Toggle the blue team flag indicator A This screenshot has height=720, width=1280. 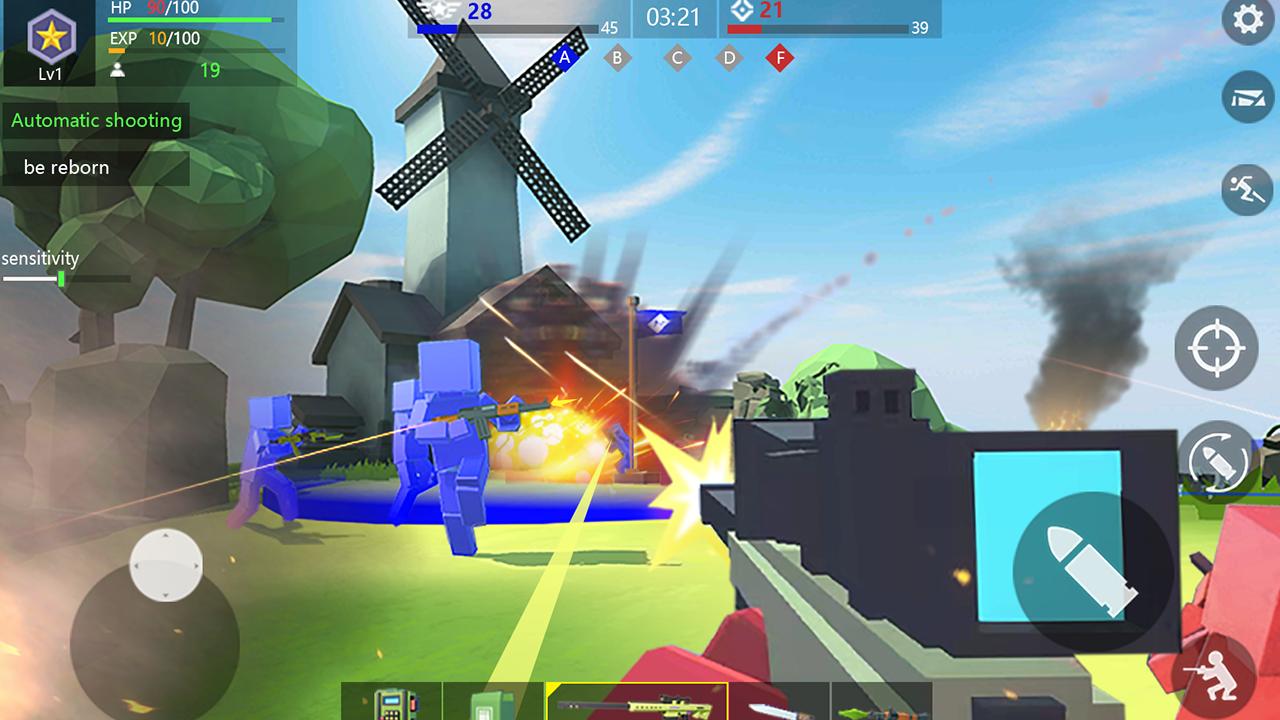[x=566, y=58]
